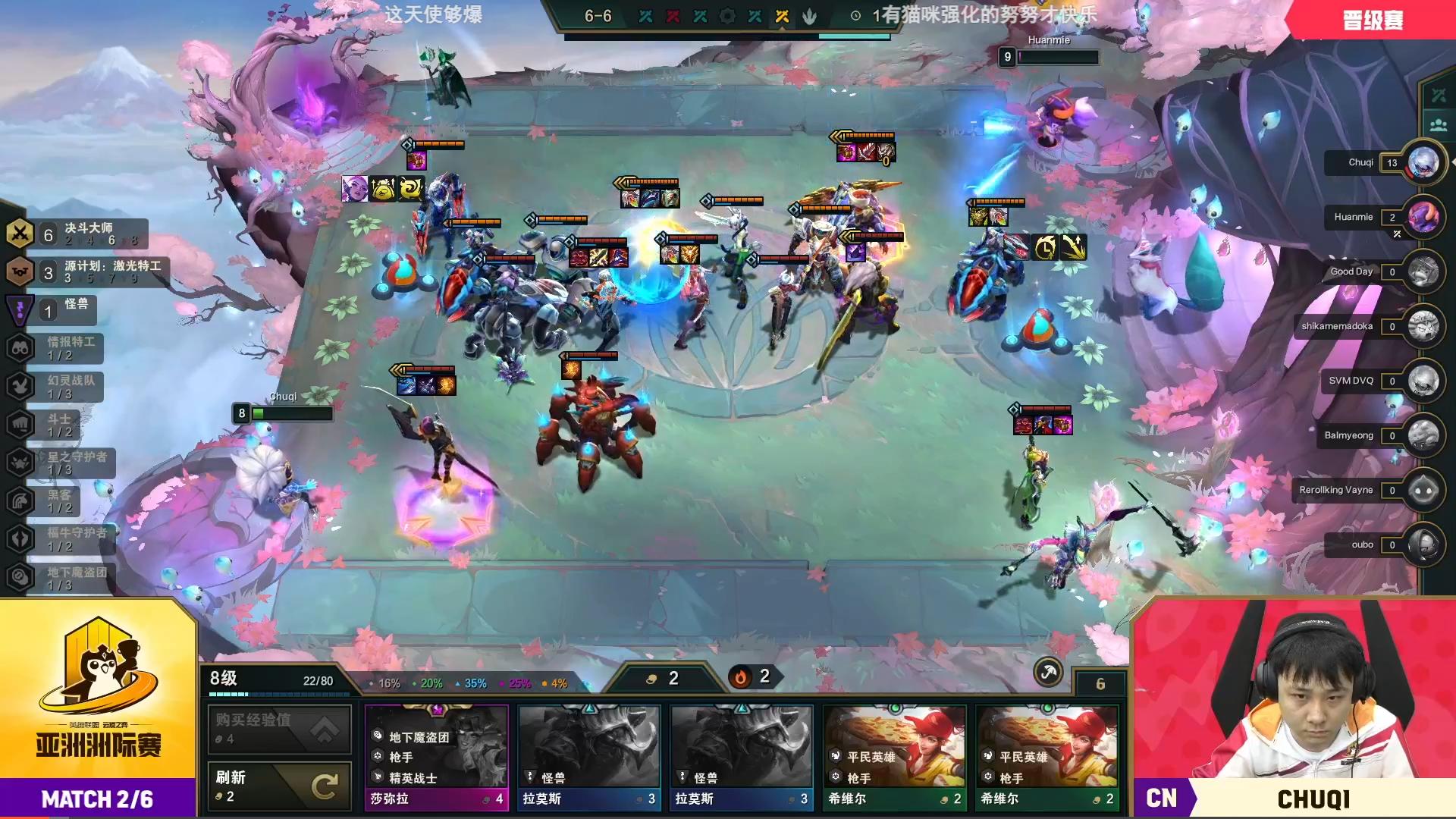Select the 怪兽 trait icon

click(21, 309)
